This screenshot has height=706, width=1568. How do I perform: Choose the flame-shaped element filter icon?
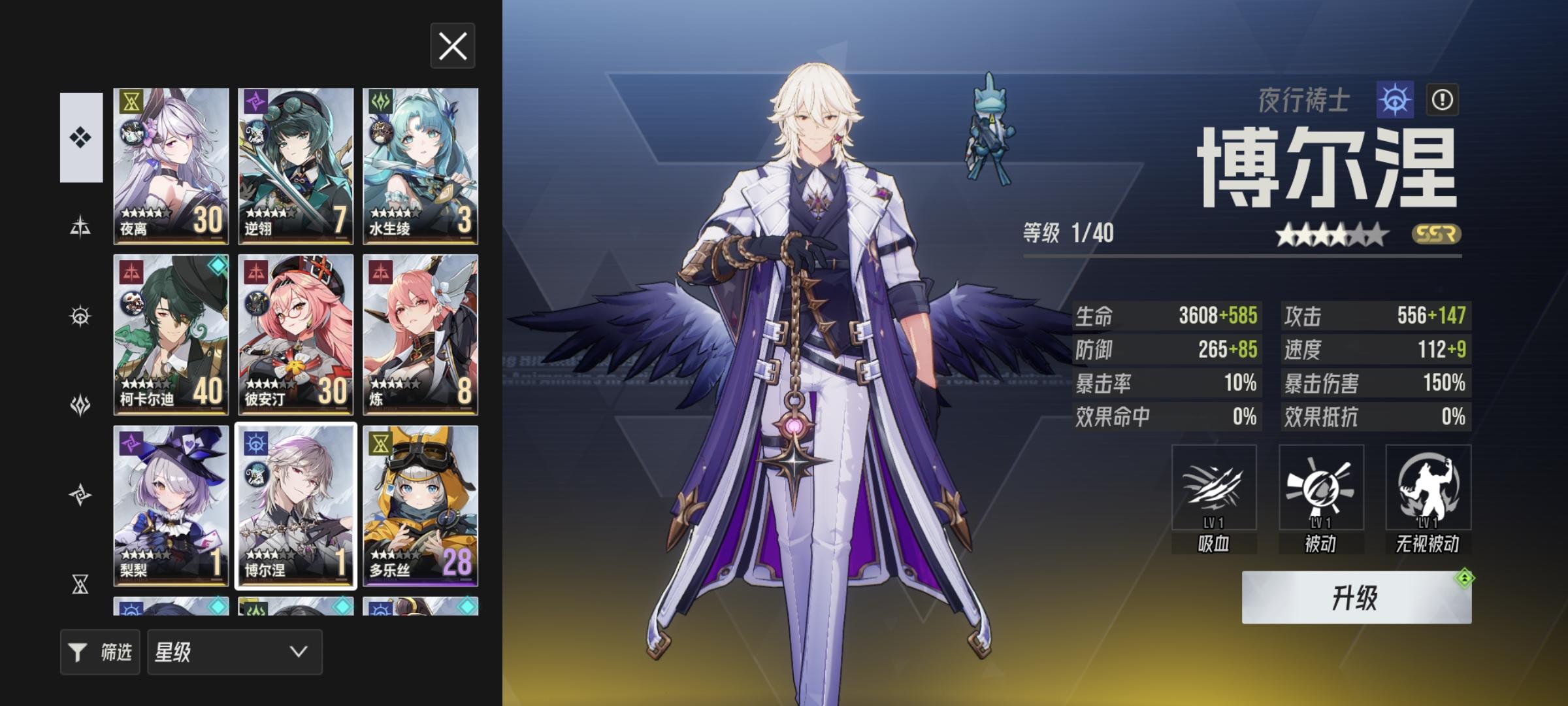(x=80, y=405)
